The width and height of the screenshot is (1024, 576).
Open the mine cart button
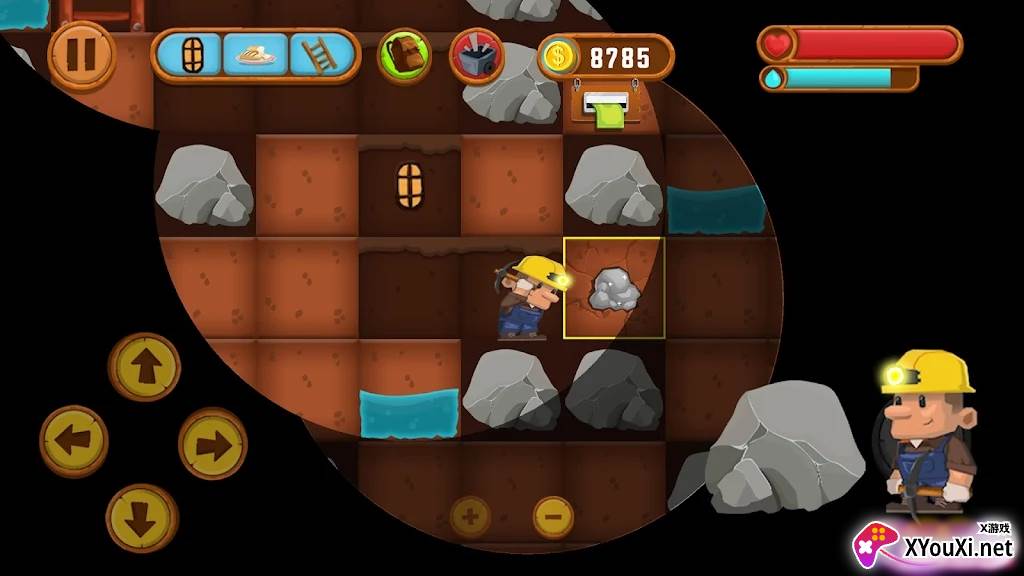tap(476, 56)
